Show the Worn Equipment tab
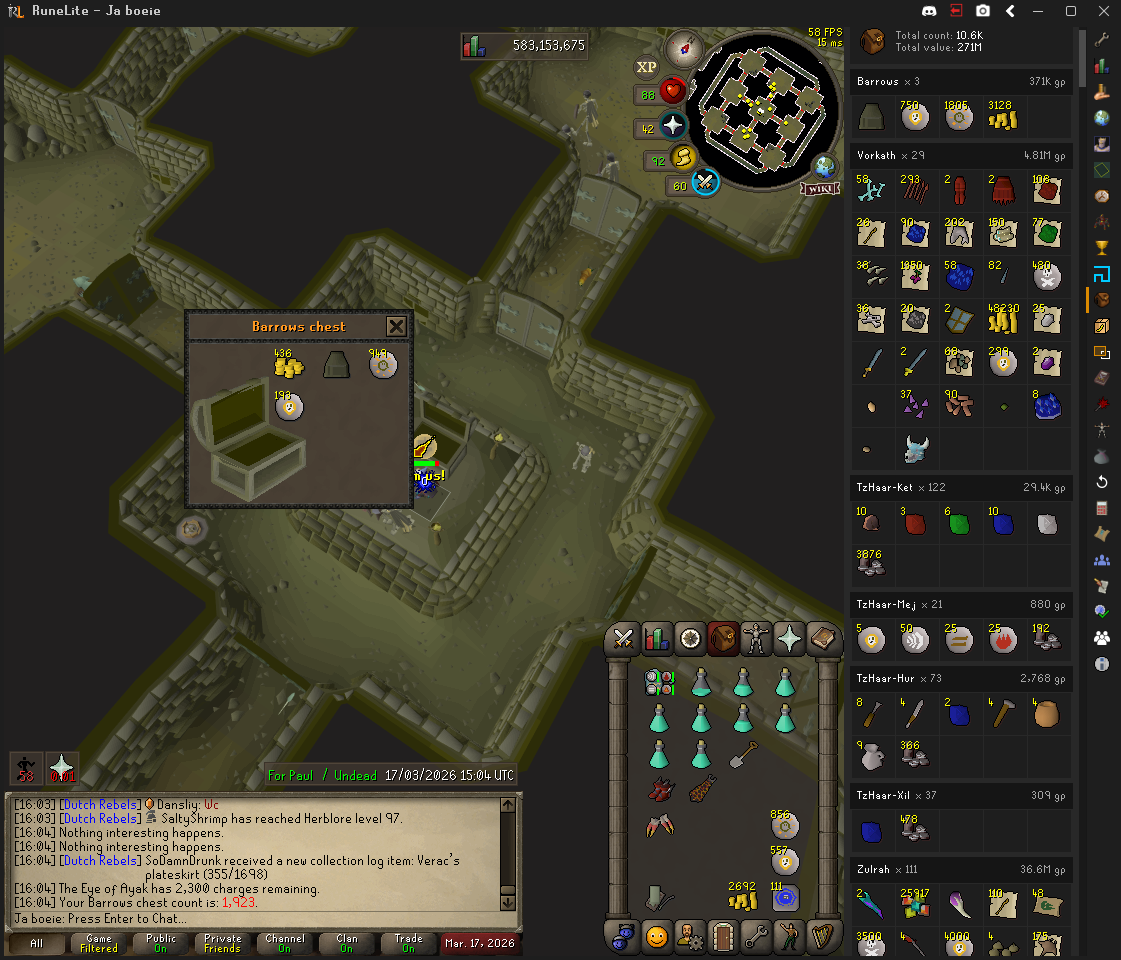Image resolution: width=1121 pixels, height=960 pixels. pyautogui.click(x=756, y=637)
